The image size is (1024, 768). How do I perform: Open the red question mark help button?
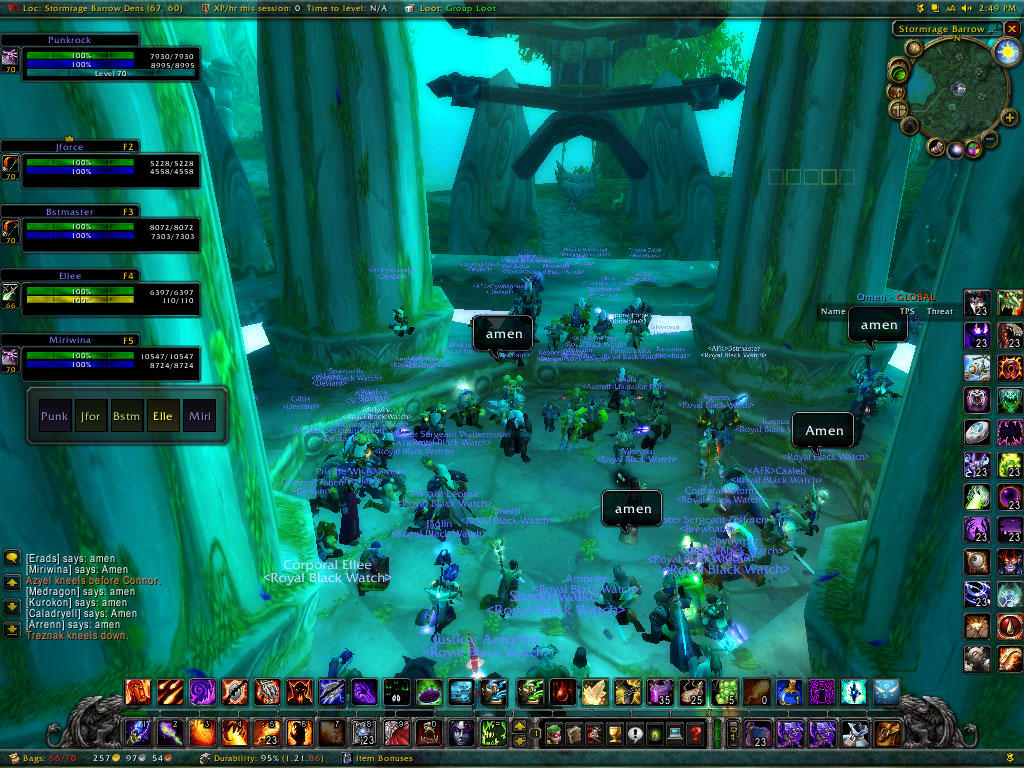[696, 735]
